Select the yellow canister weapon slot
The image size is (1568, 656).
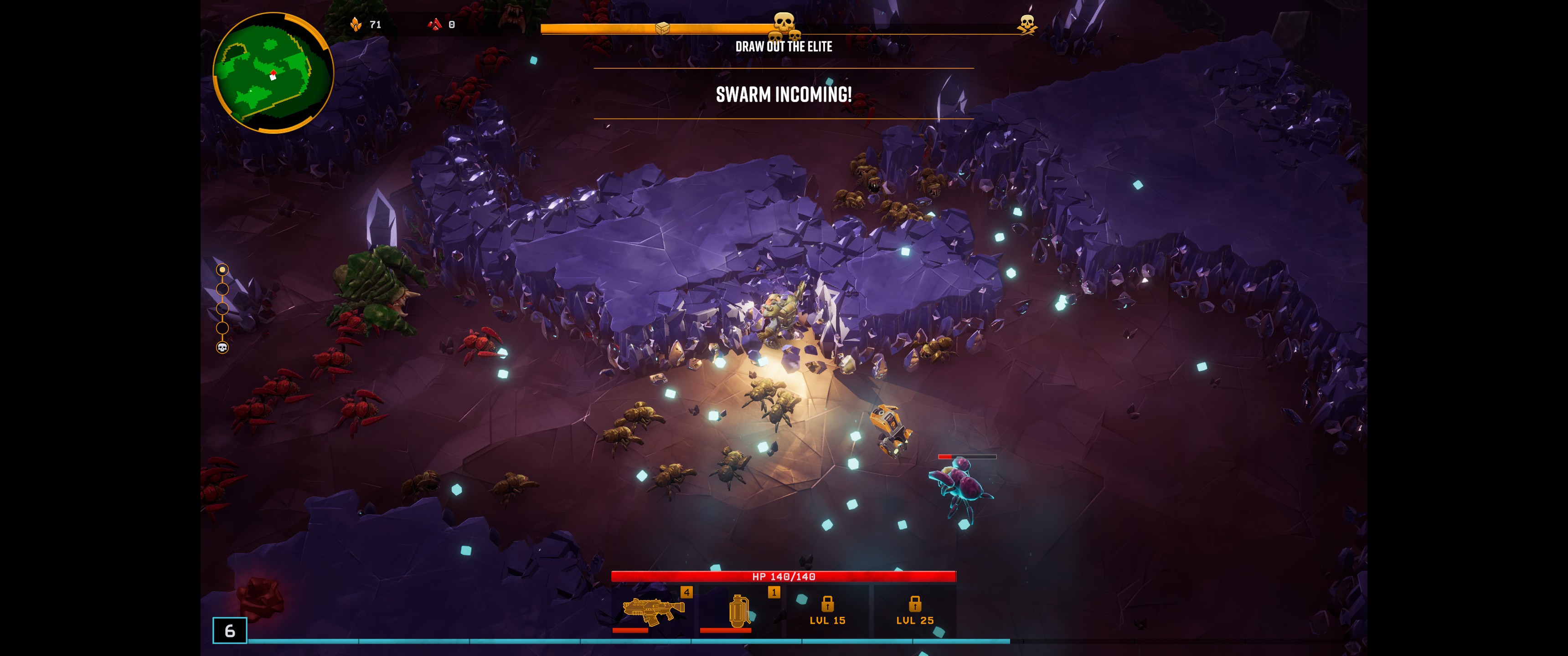pyautogui.click(x=739, y=610)
